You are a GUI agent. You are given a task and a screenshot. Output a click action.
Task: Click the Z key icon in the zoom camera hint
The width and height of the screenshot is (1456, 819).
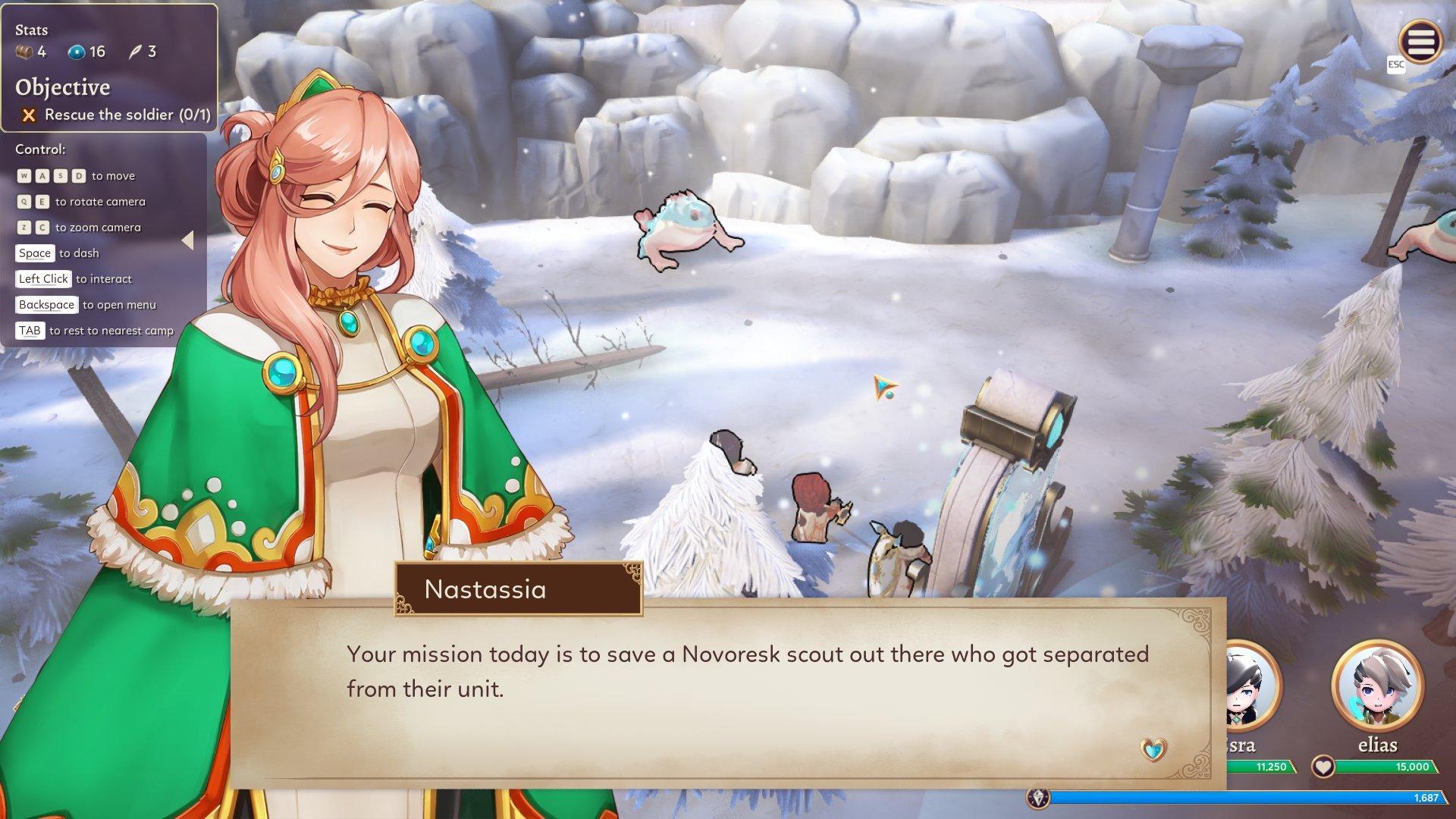24,227
